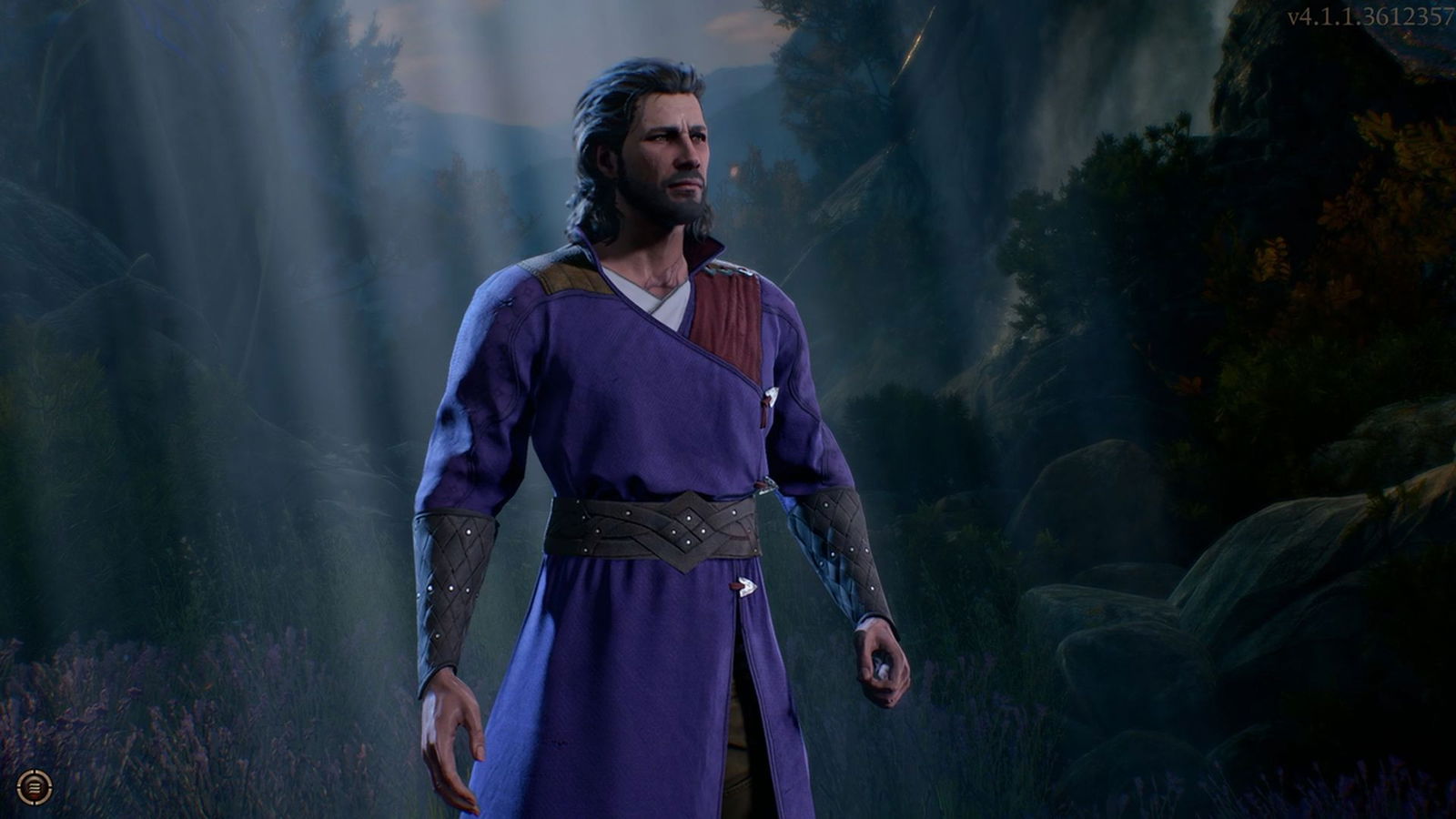Viewport: 1456px width, 819px height.
Task: Open the round menu icon with three lines
Action: pyautogui.click(x=35, y=787)
